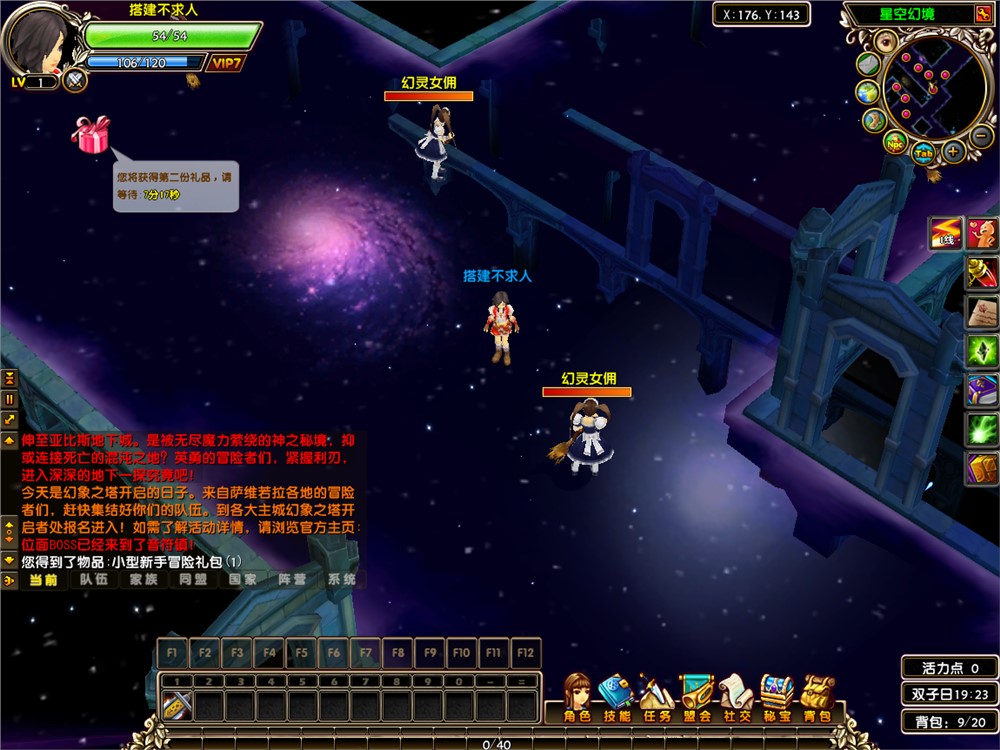Open the world map globe icon
This screenshot has width=1000, height=750.
click(x=866, y=92)
